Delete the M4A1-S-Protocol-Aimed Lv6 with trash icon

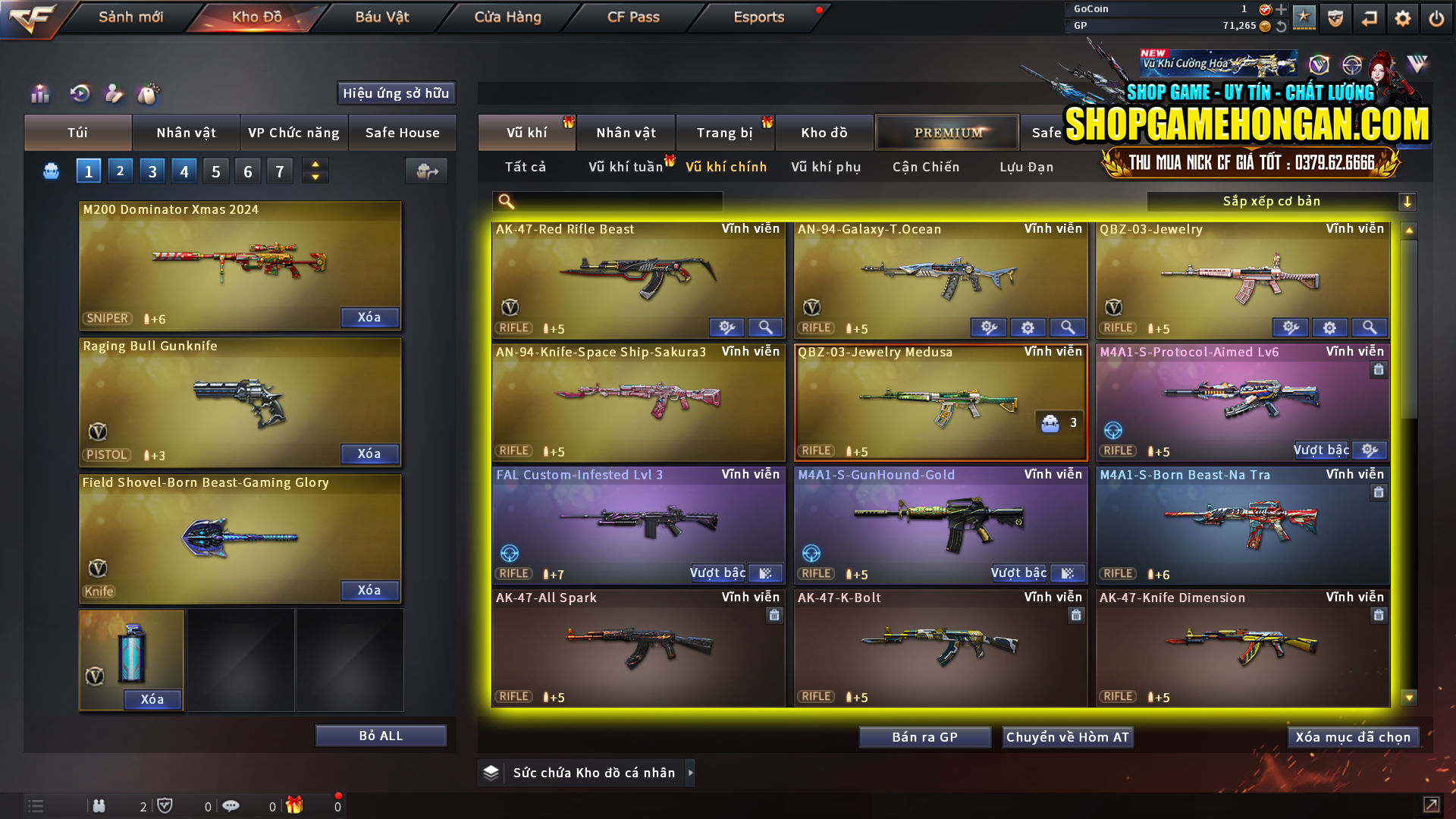(1380, 369)
